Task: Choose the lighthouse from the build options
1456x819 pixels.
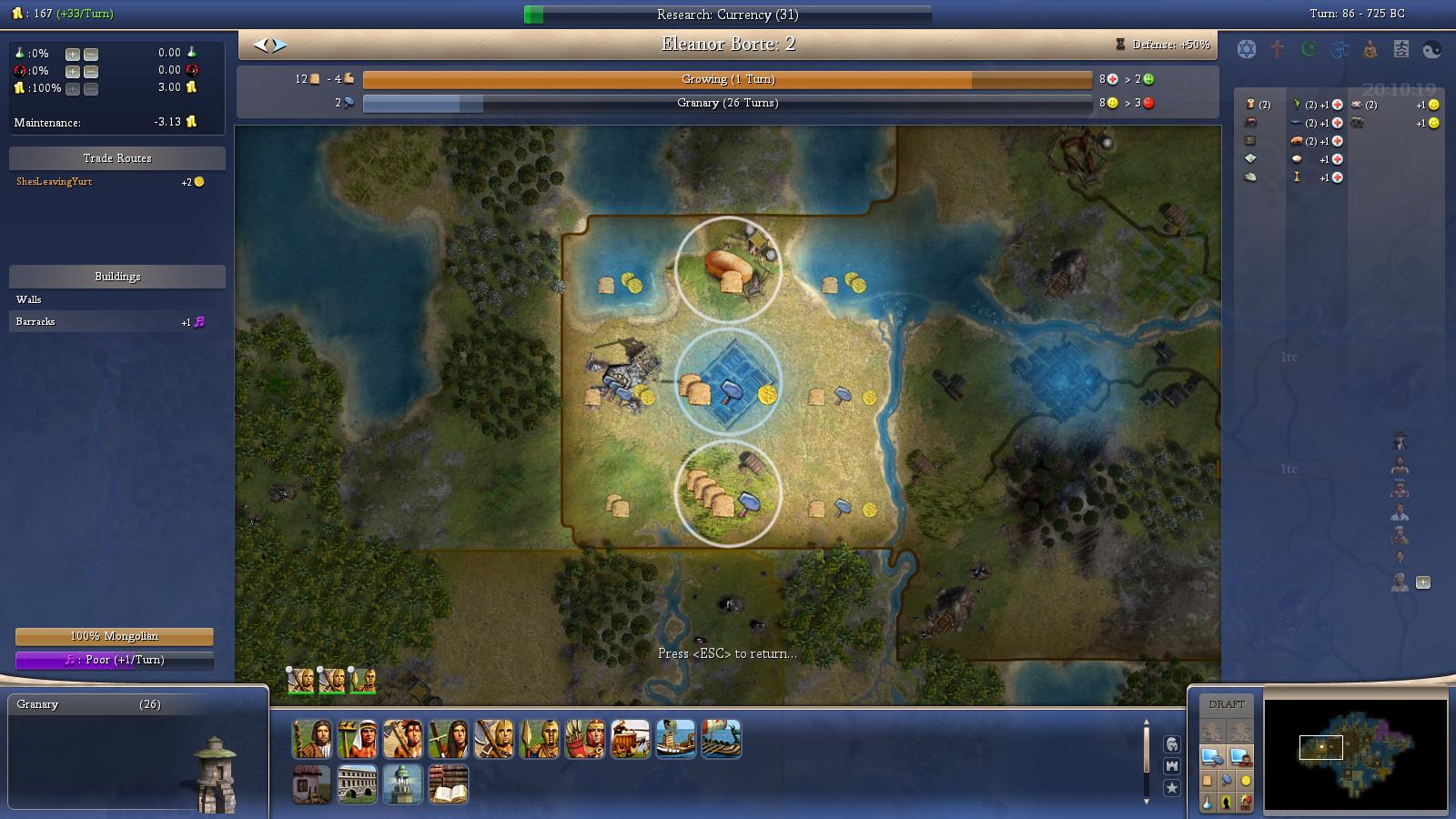Action: coord(402,784)
